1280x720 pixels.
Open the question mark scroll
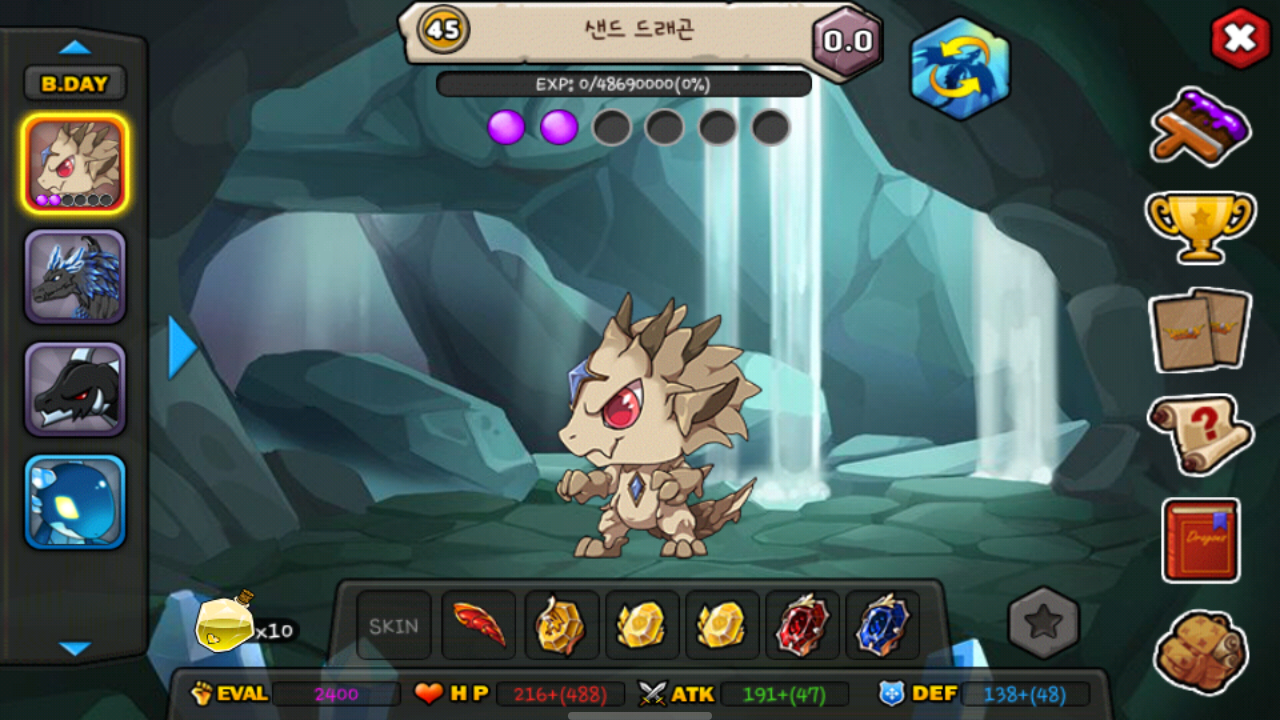pyautogui.click(x=1200, y=433)
